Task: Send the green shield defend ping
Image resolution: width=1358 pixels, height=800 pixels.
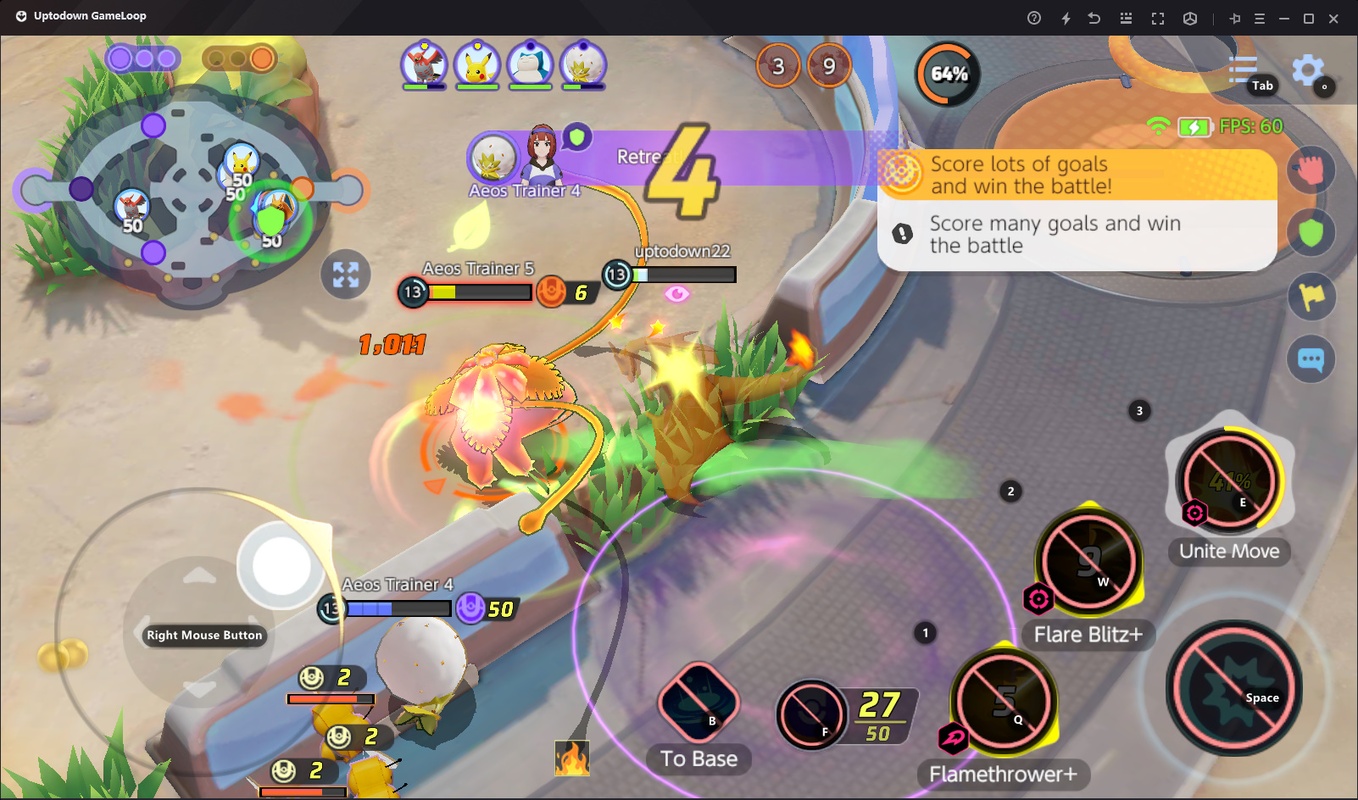Action: 1311,234
